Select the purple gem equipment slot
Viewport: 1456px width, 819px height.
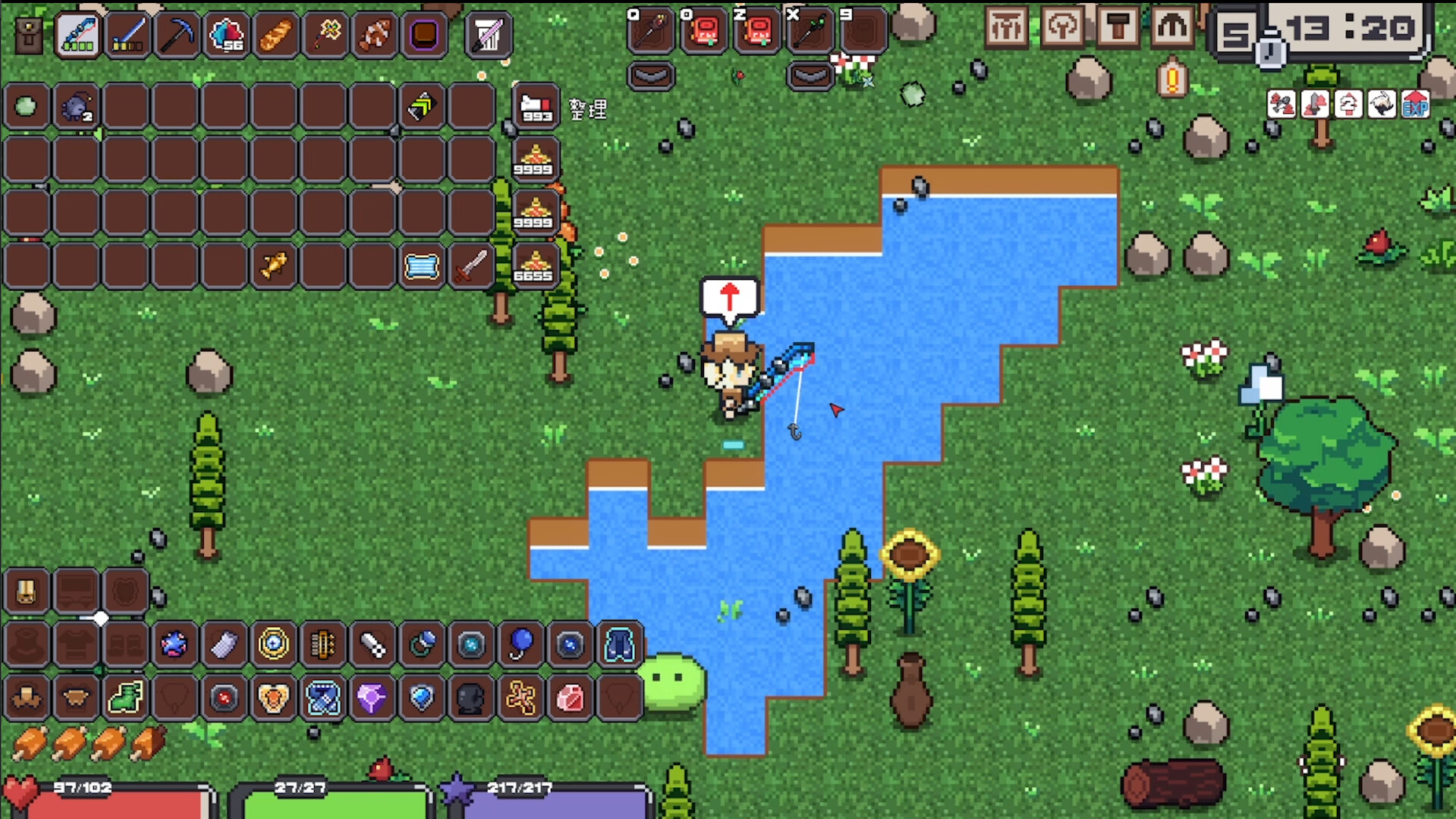(x=372, y=697)
